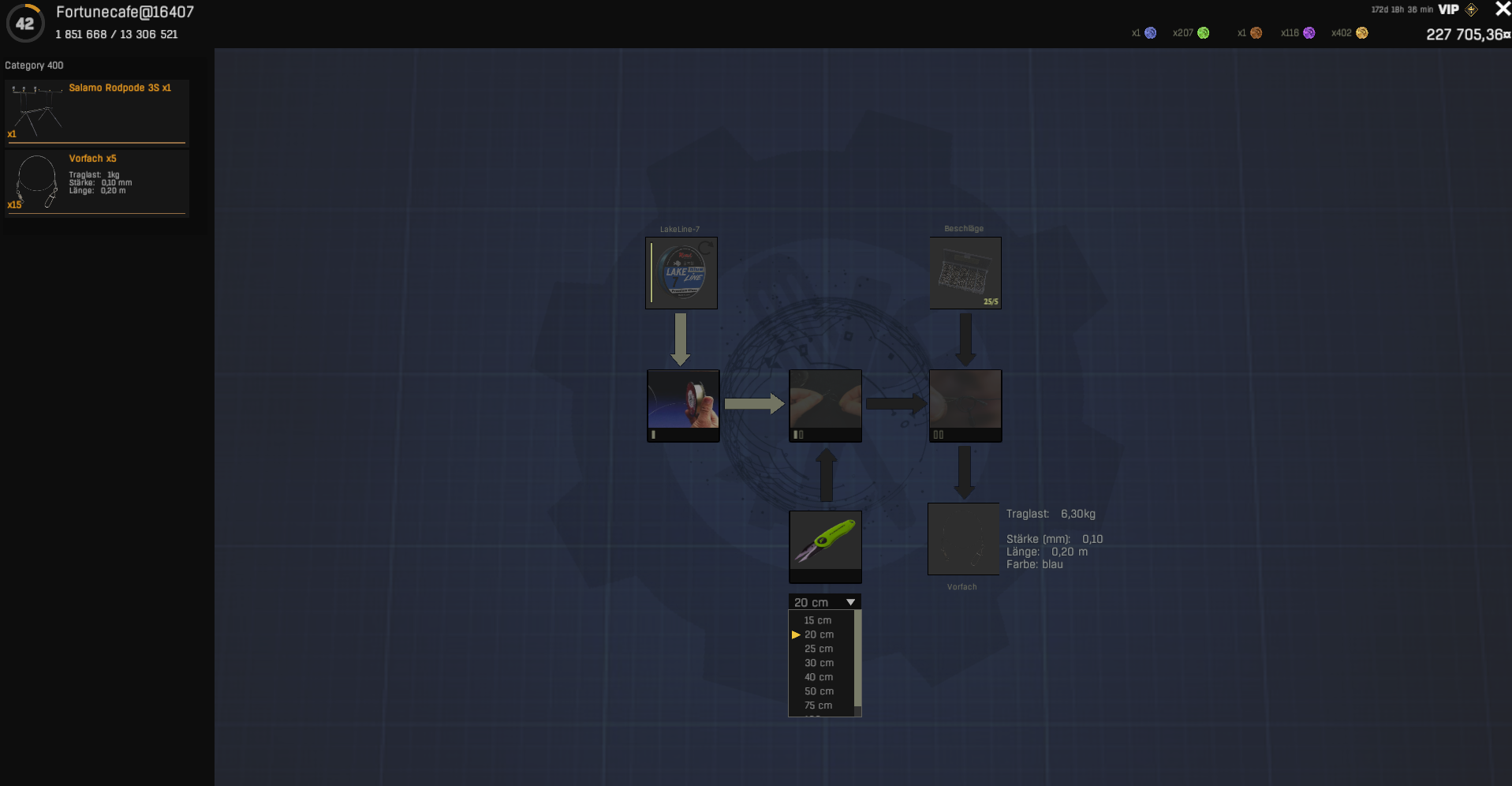
Task: Click the level 42 player badge
Action: tap(25, 24)
